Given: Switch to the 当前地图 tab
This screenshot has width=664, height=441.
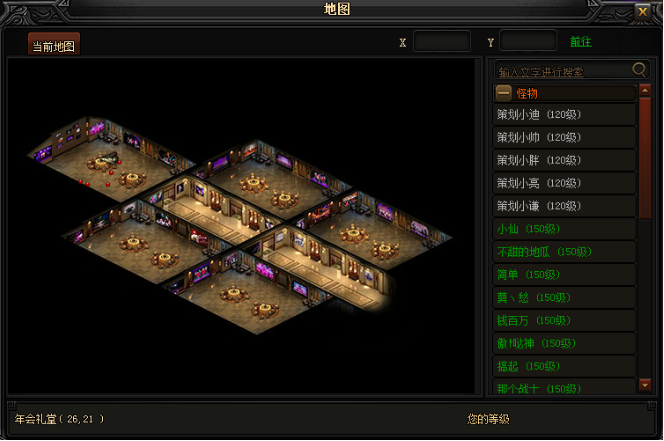Looking at the screenshot, I should click(54, 46).
